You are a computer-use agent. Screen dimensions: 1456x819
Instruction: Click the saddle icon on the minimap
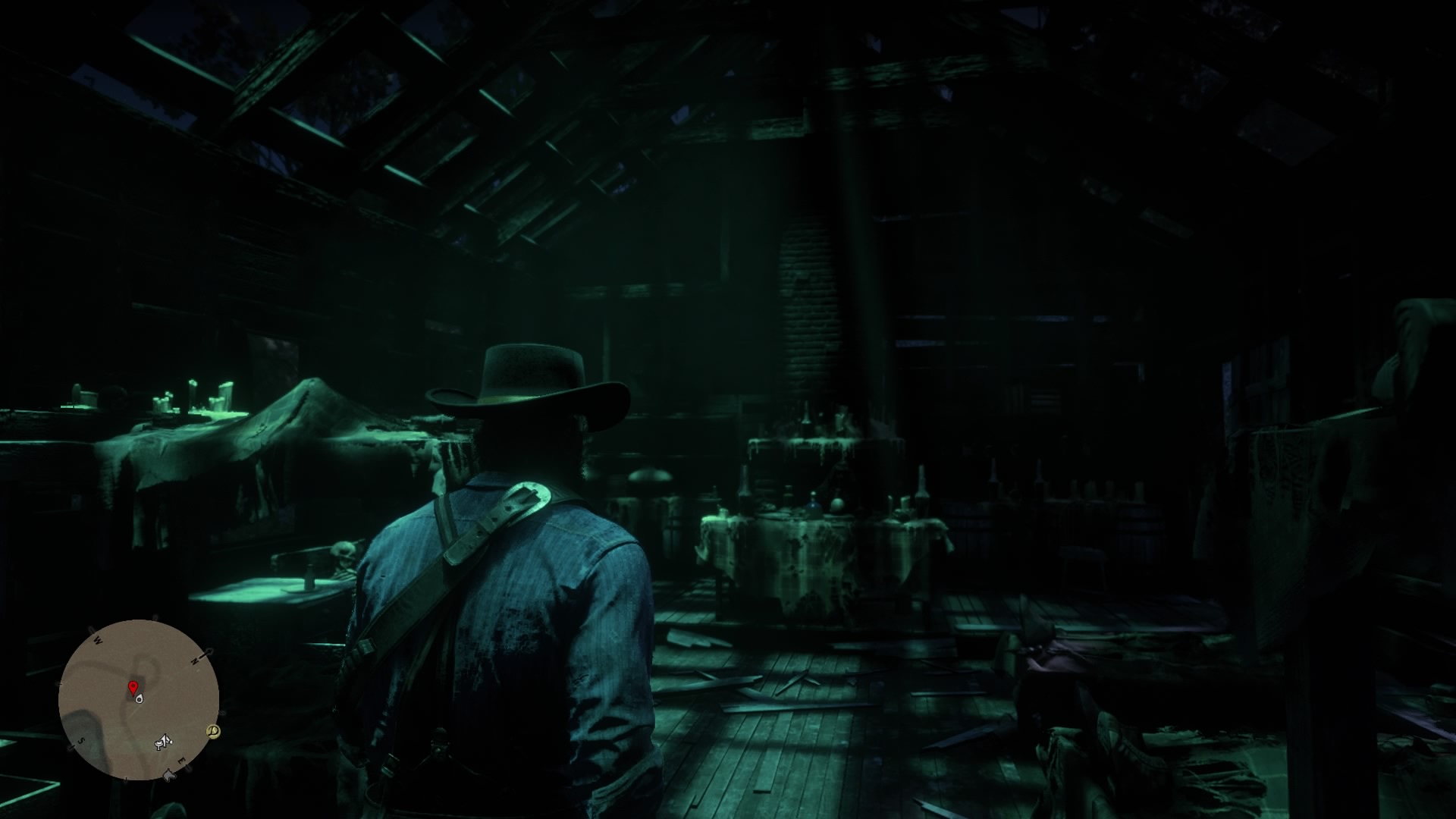pos(158,743)
